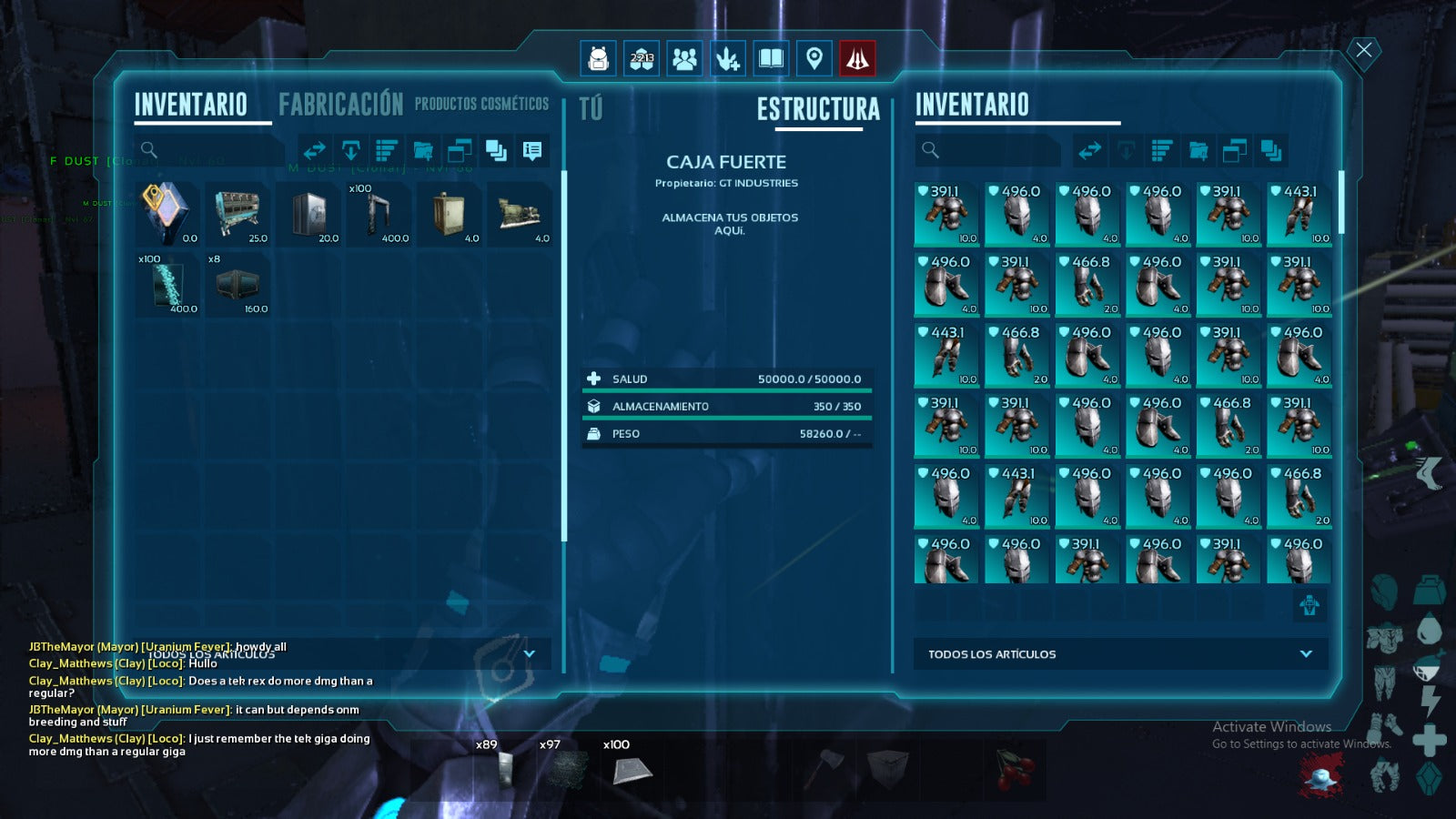Select the x8 Tek dedicated storage stack
Screen dimensions: 1456x819
tap(239, 285)
